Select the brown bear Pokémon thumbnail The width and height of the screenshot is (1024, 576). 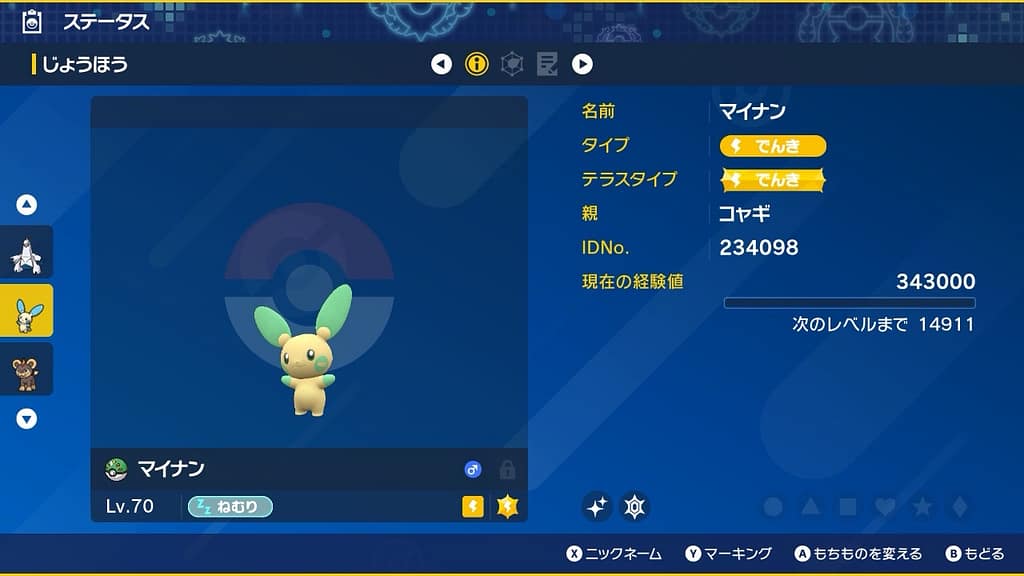(26, 370)
